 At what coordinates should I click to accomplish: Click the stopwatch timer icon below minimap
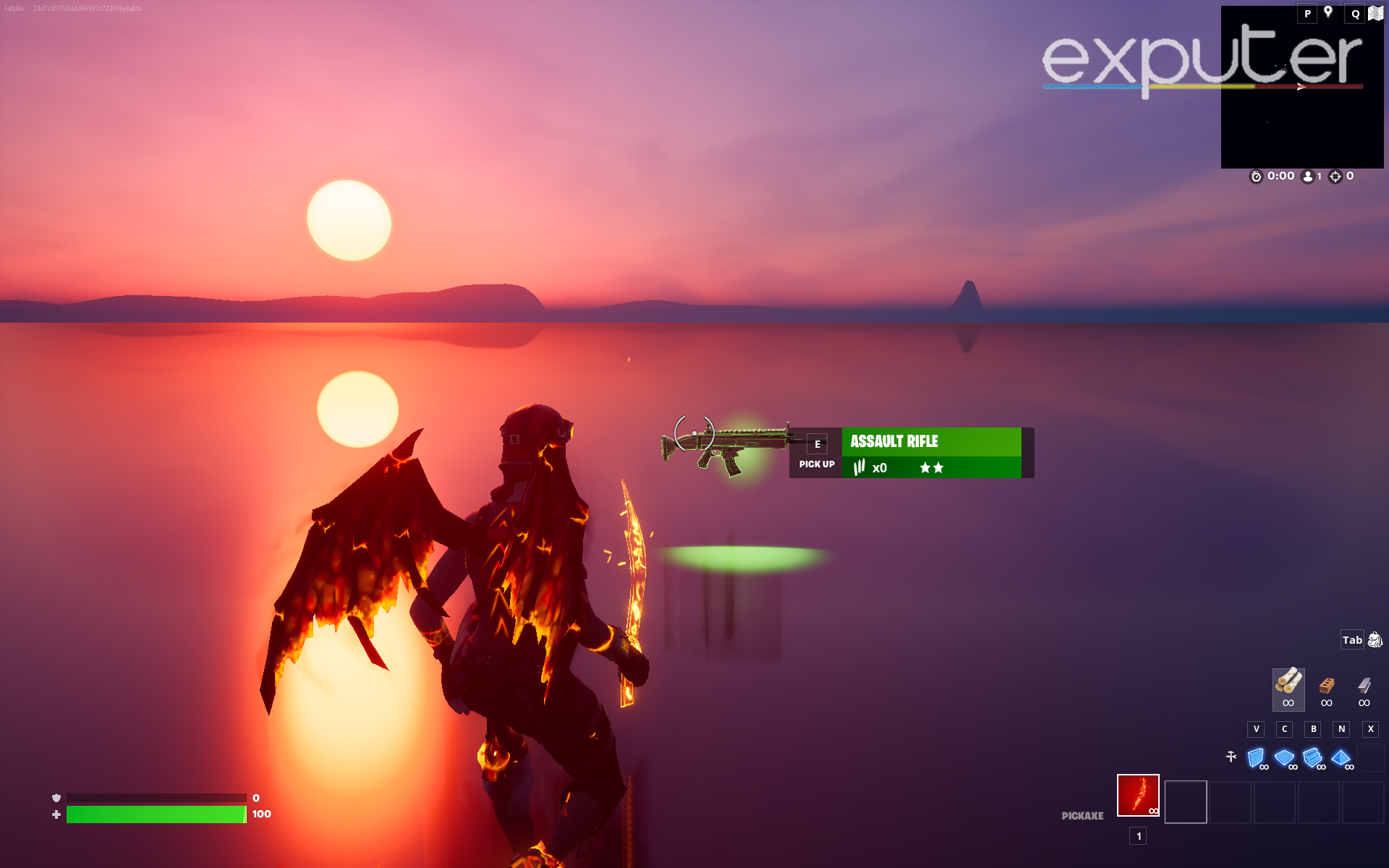pyautogui.click(x=1257, y=176)
